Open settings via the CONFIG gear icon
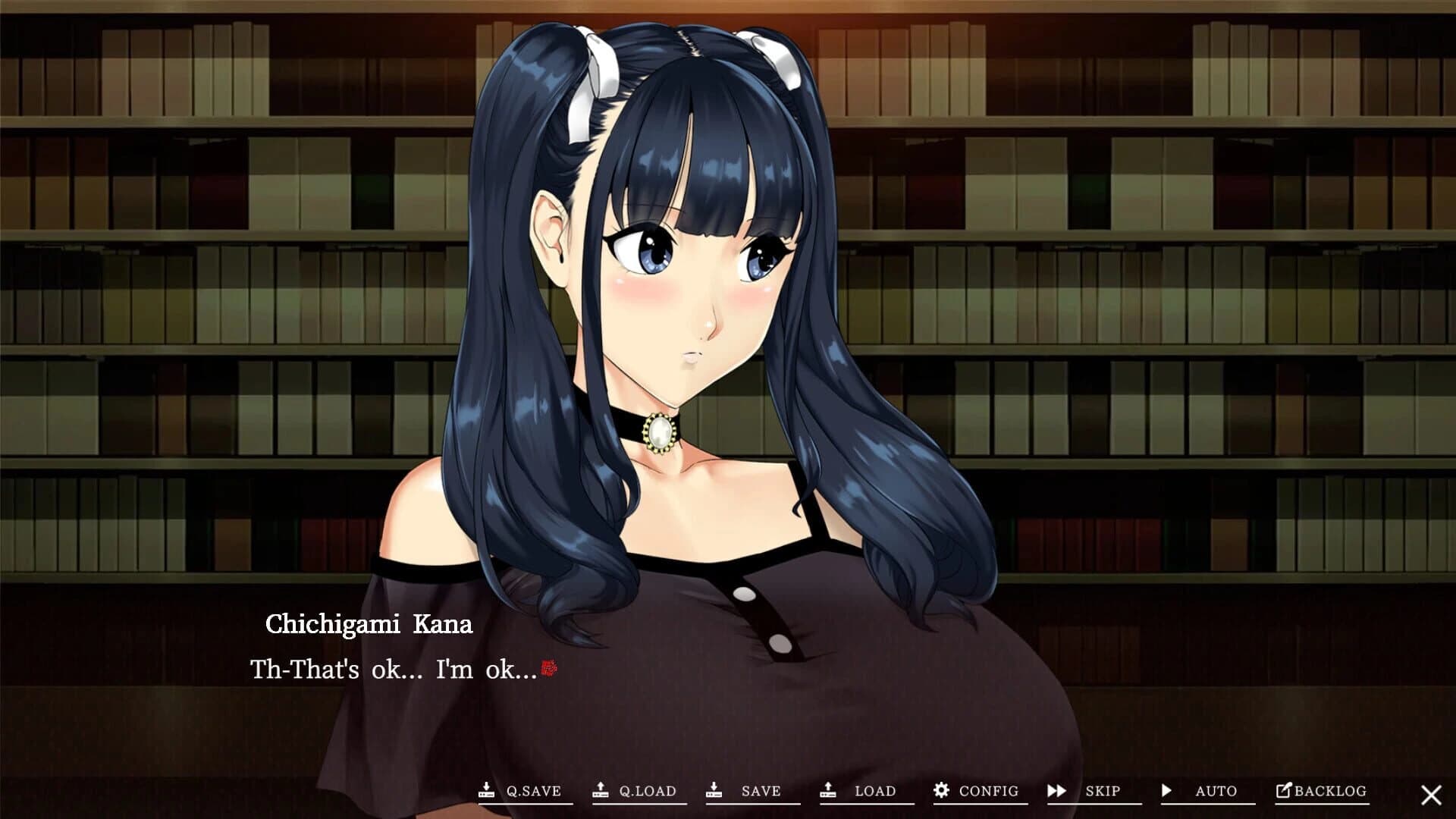The image size is (1456, 819). [942, 791]
